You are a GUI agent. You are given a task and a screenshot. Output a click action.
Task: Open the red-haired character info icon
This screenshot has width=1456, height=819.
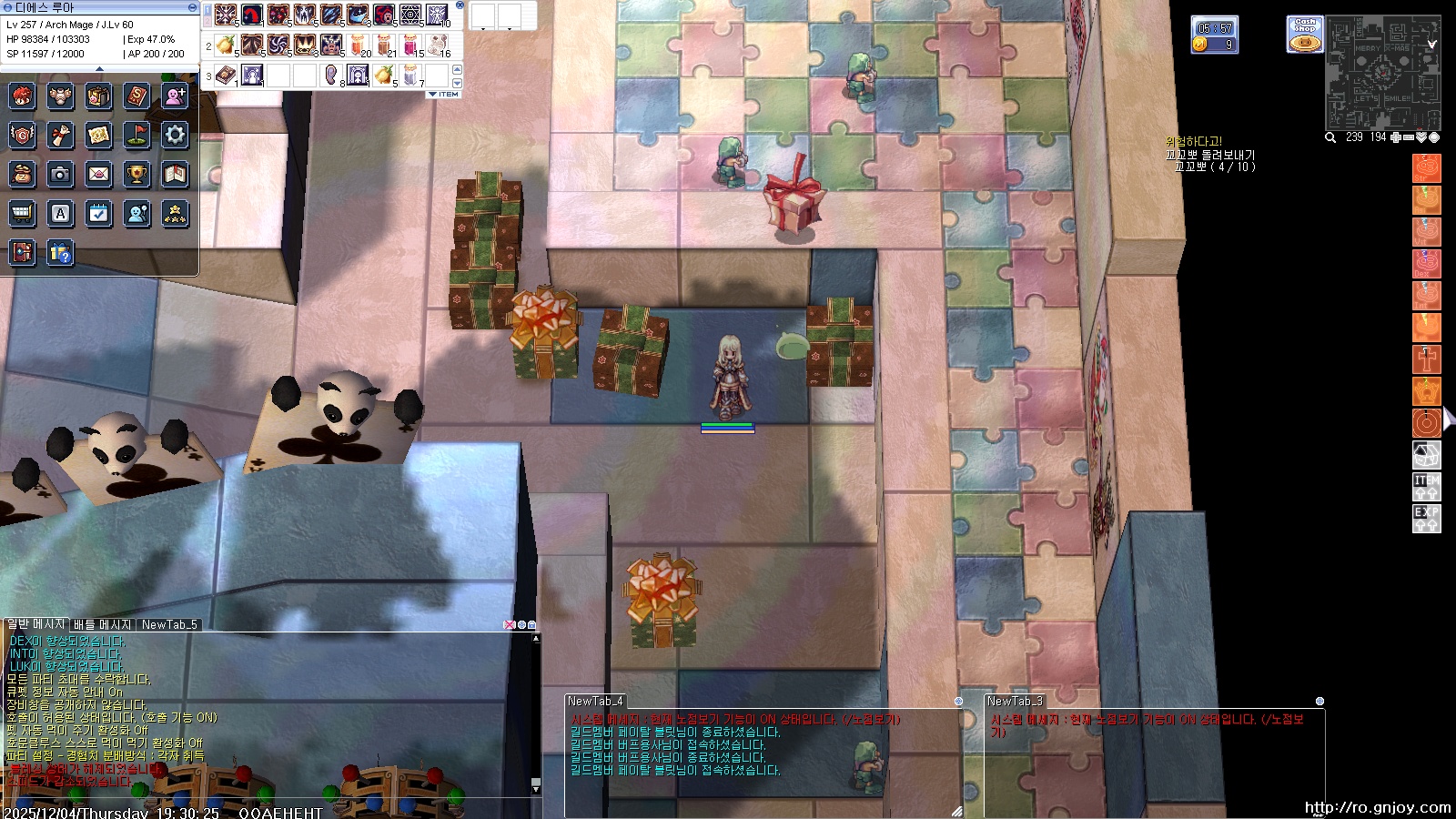coord(22,96)
